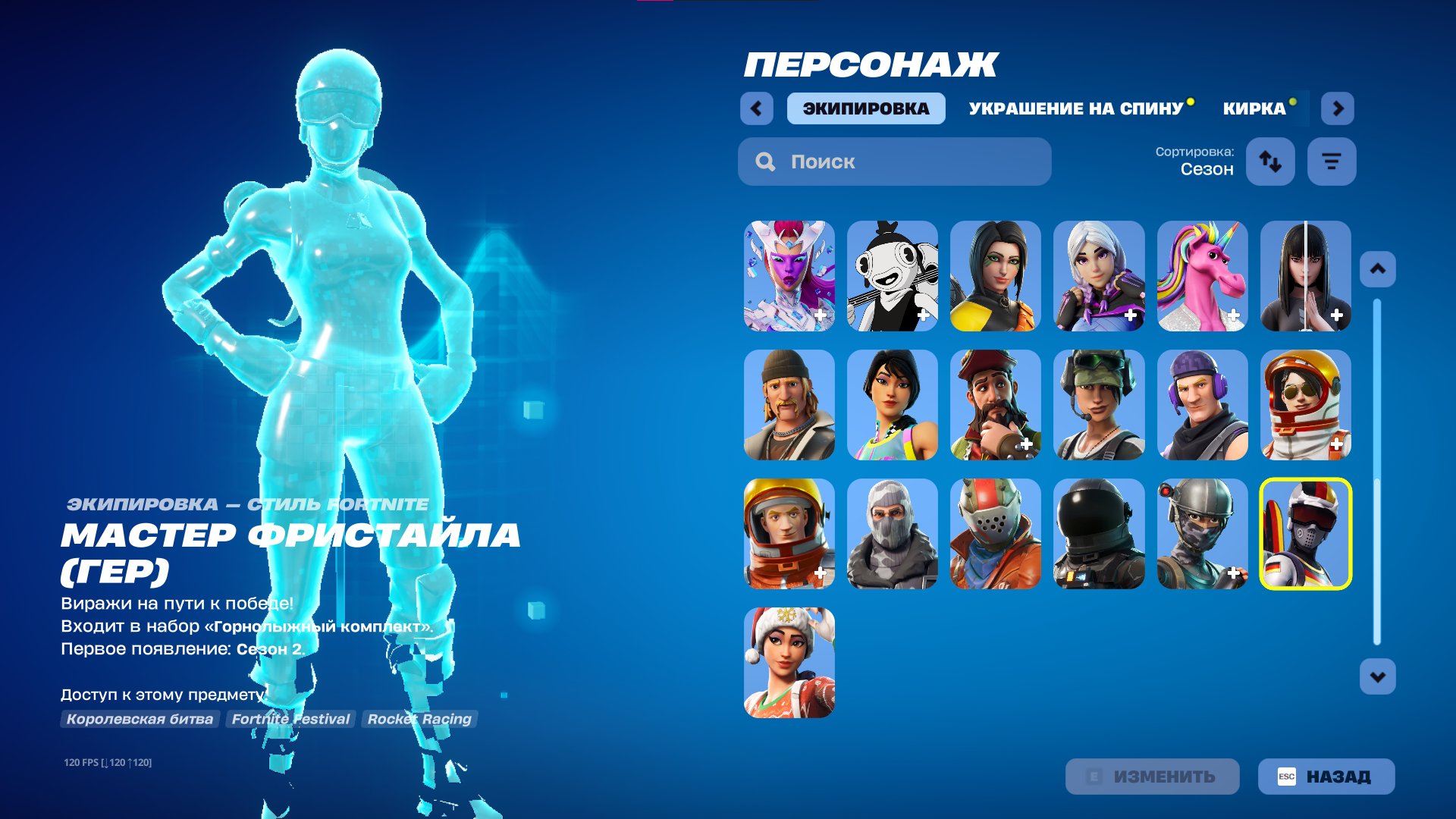Screen dimensions: 1456x819
Task: Advance to next category with the right chevron
Action: (x=1338, y=108)
